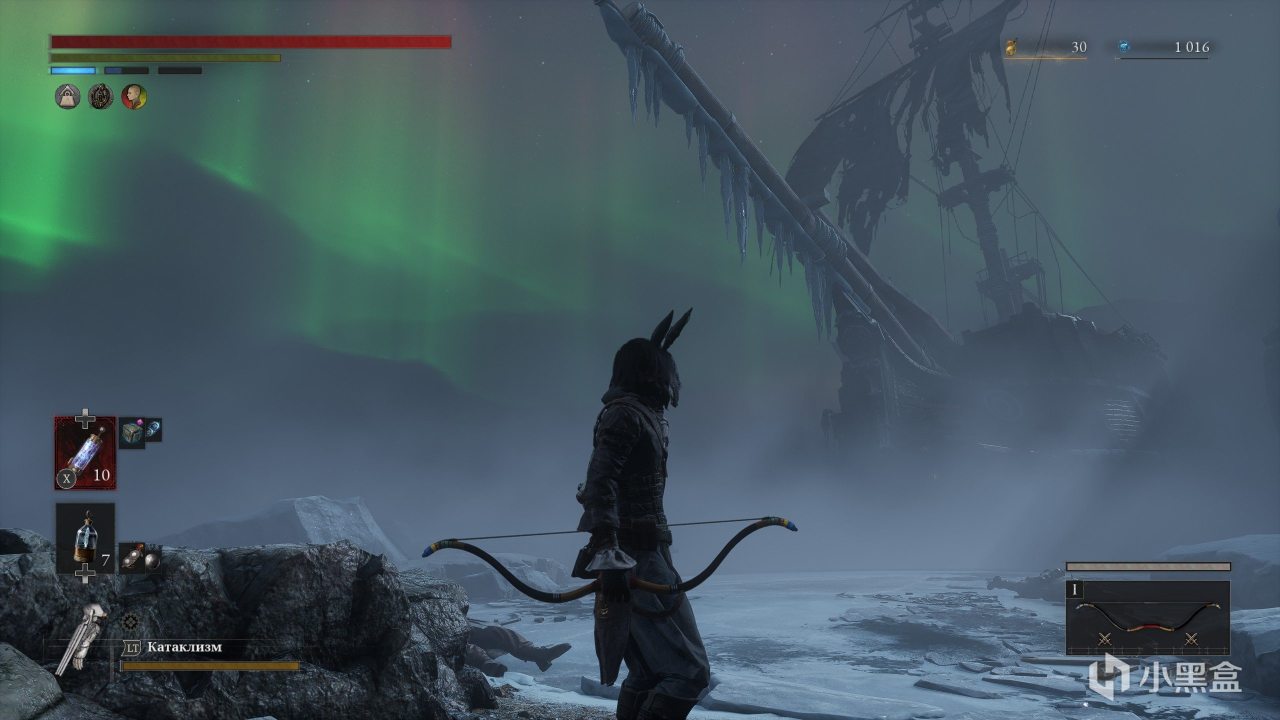
Task: Select the lantern flask slot
Action: pyautogui.click(x=85, y=538)
